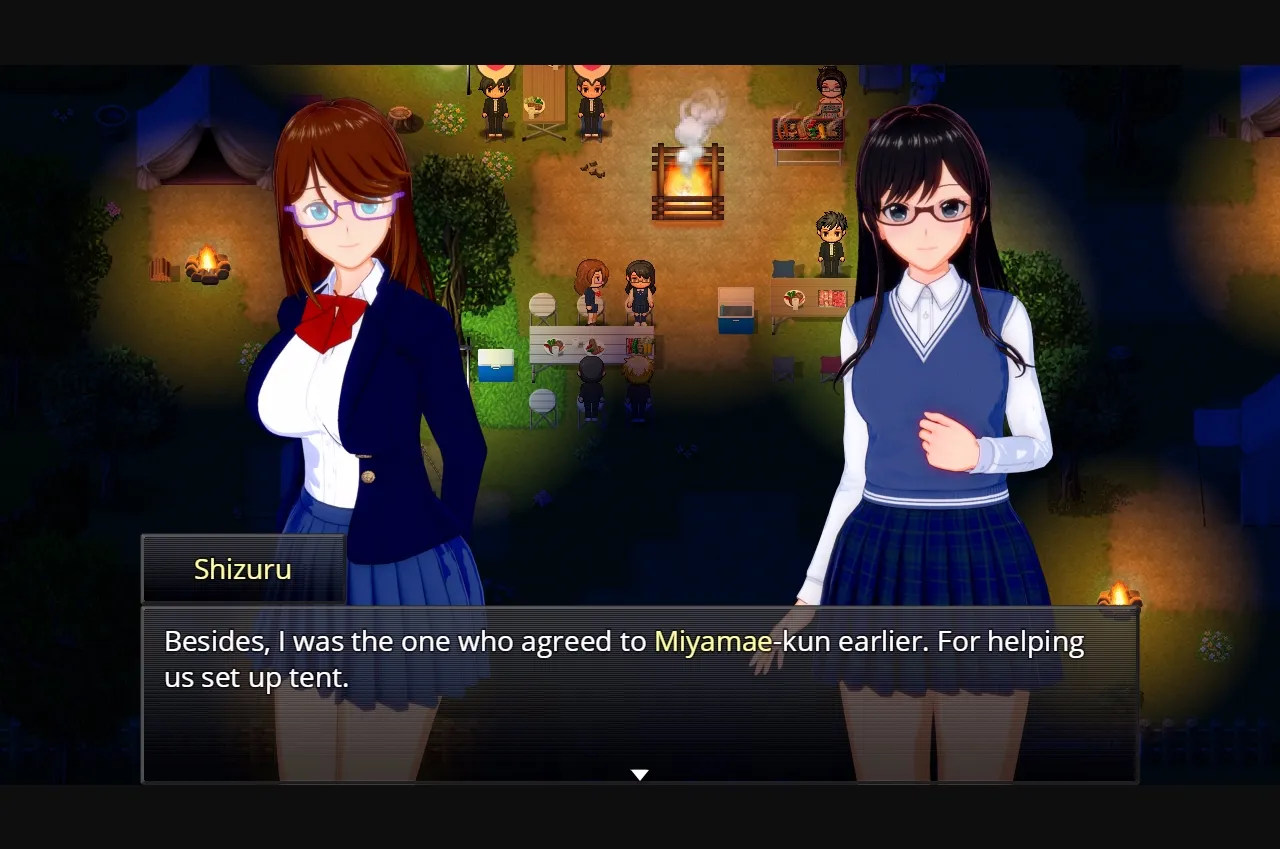The height and width of the screenshot is (849, 1280).
Task: Click the blue cooler on the picnic table
Action: coord(494,365)
